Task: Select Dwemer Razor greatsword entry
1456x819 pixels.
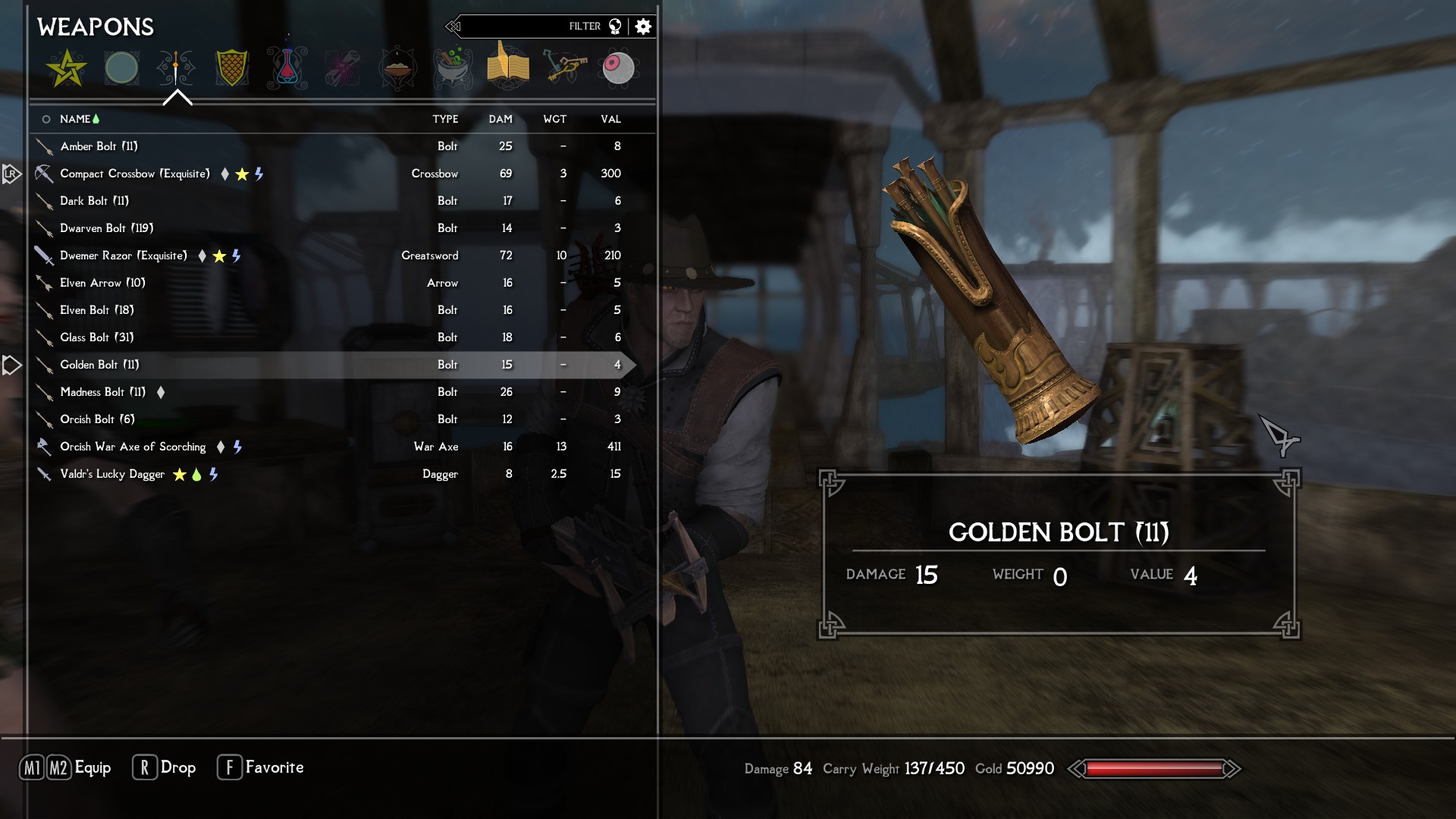Action: click(124, 256)
